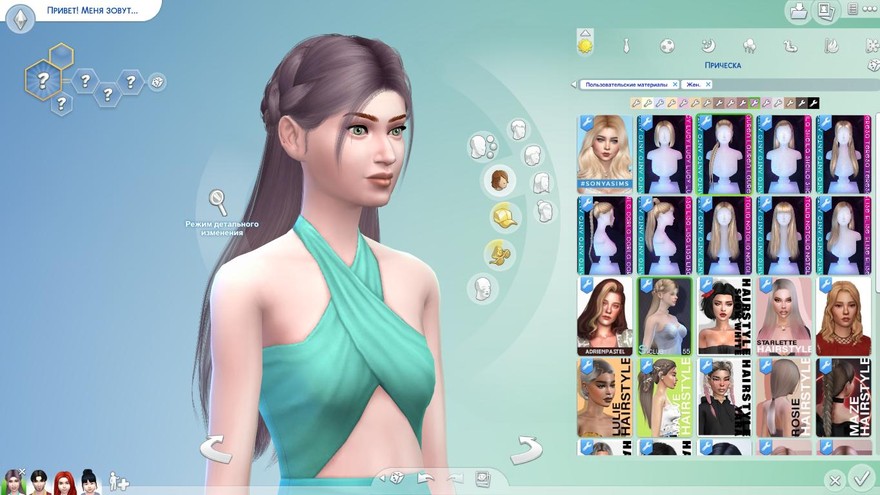Click the detailed edit mode magnifier
The width and height of the screenshot is (880, 495).
218,202
